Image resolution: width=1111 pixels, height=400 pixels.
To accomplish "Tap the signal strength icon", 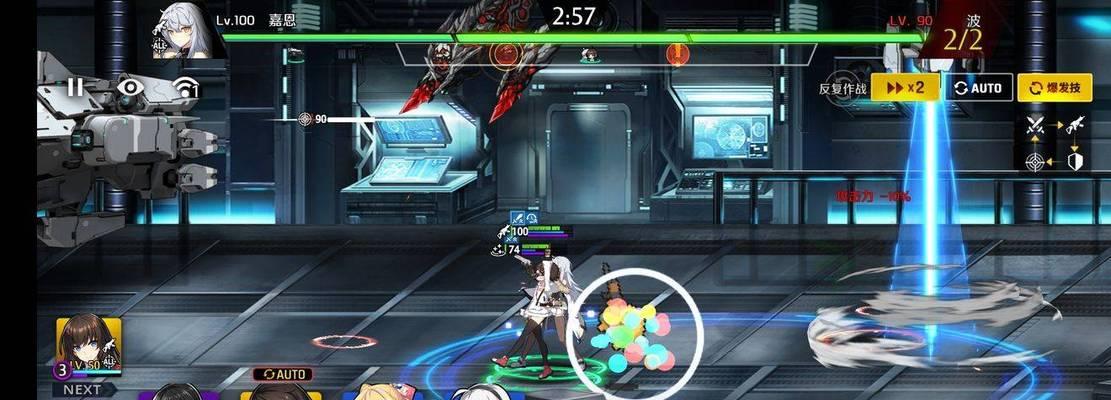I will coord(186,90).
